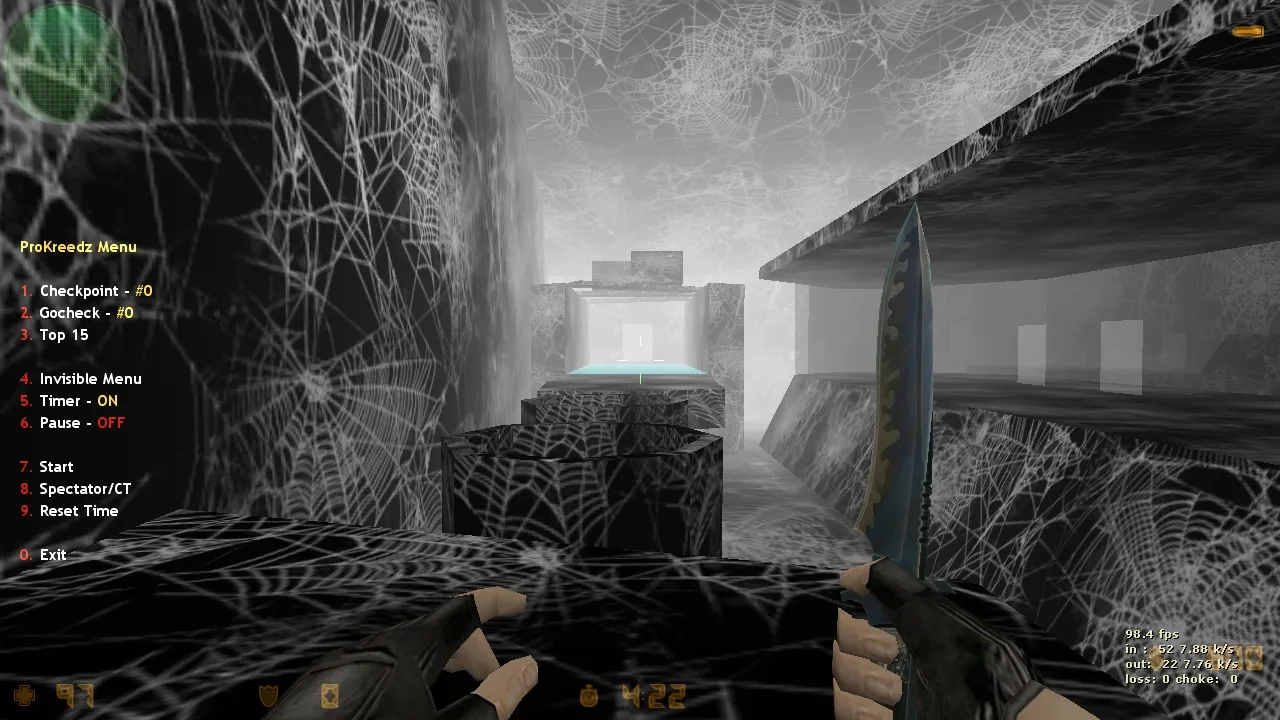The image size is (1280, 720).
Task: Click Exit to close the menu
Action: (x=52, y=555)
